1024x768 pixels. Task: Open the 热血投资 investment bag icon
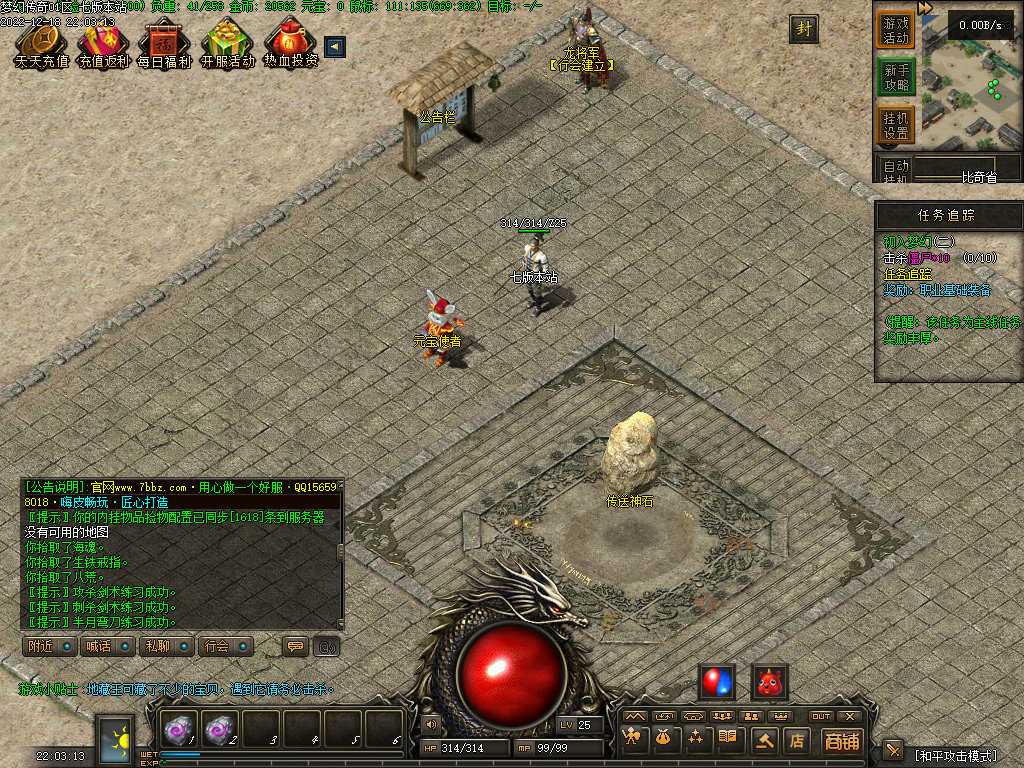coord(290,44)
